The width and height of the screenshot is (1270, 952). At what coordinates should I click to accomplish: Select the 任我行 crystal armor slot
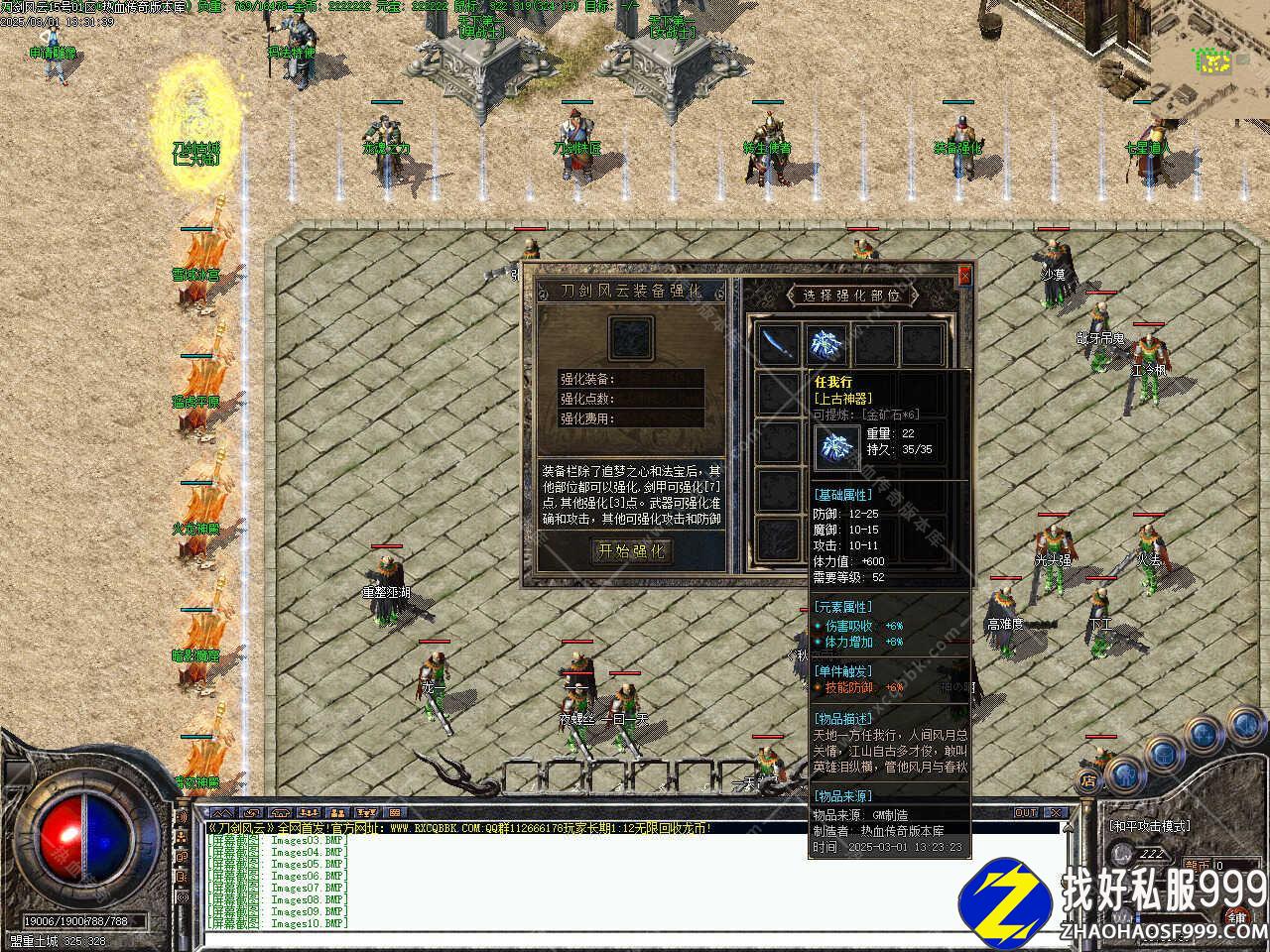[x=825, y=344]
